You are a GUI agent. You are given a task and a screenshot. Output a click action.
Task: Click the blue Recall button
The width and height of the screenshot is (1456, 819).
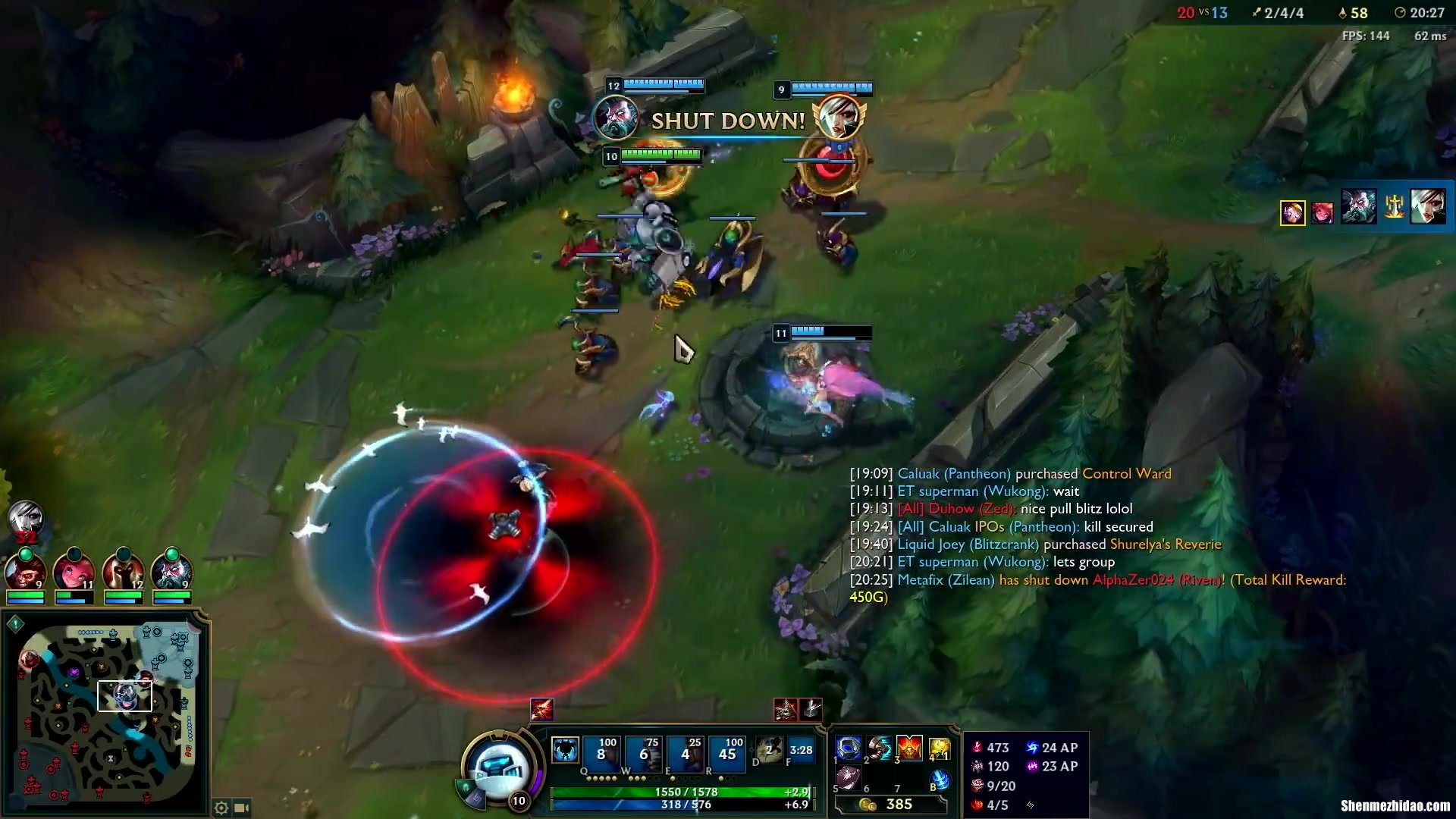coord(940,779)
